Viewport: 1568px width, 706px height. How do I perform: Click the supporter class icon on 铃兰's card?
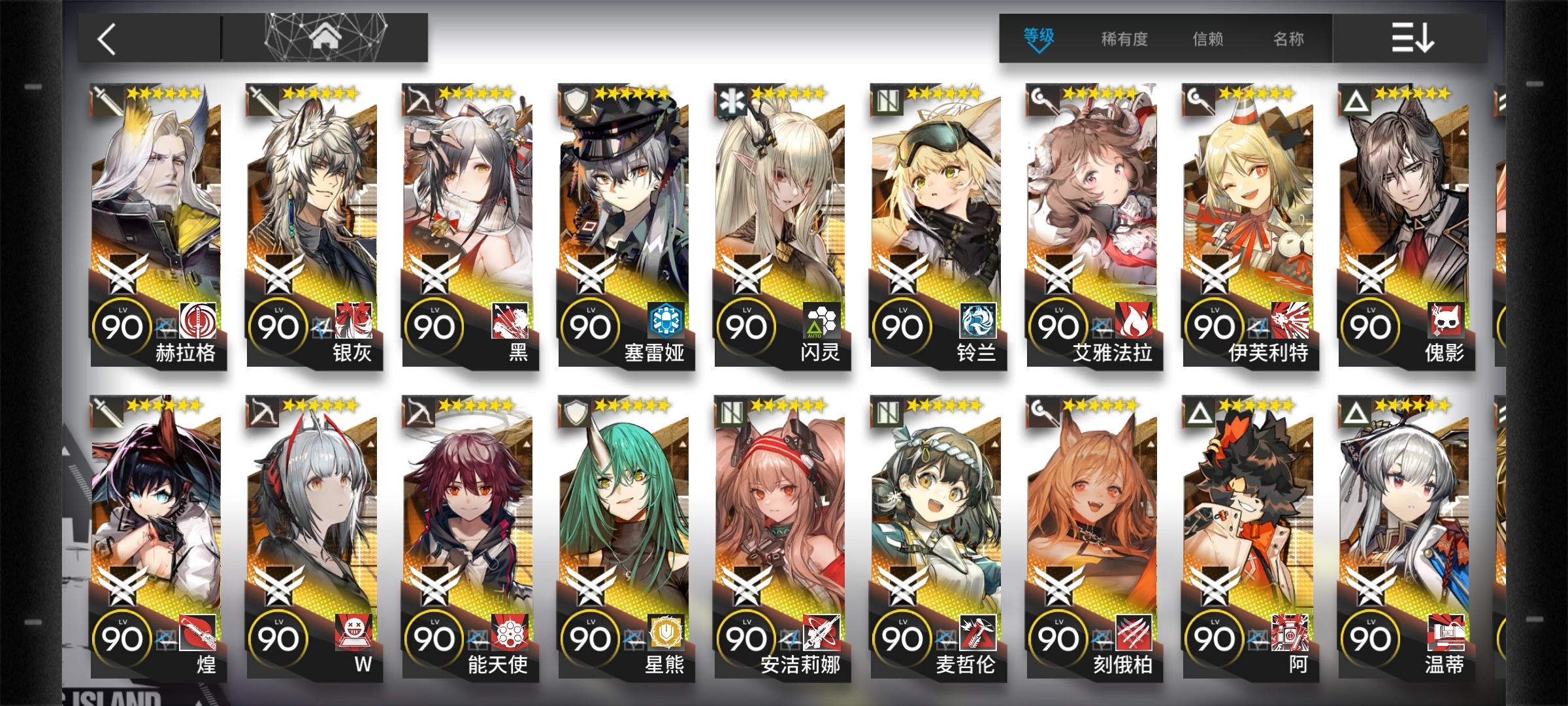point(887,98)
